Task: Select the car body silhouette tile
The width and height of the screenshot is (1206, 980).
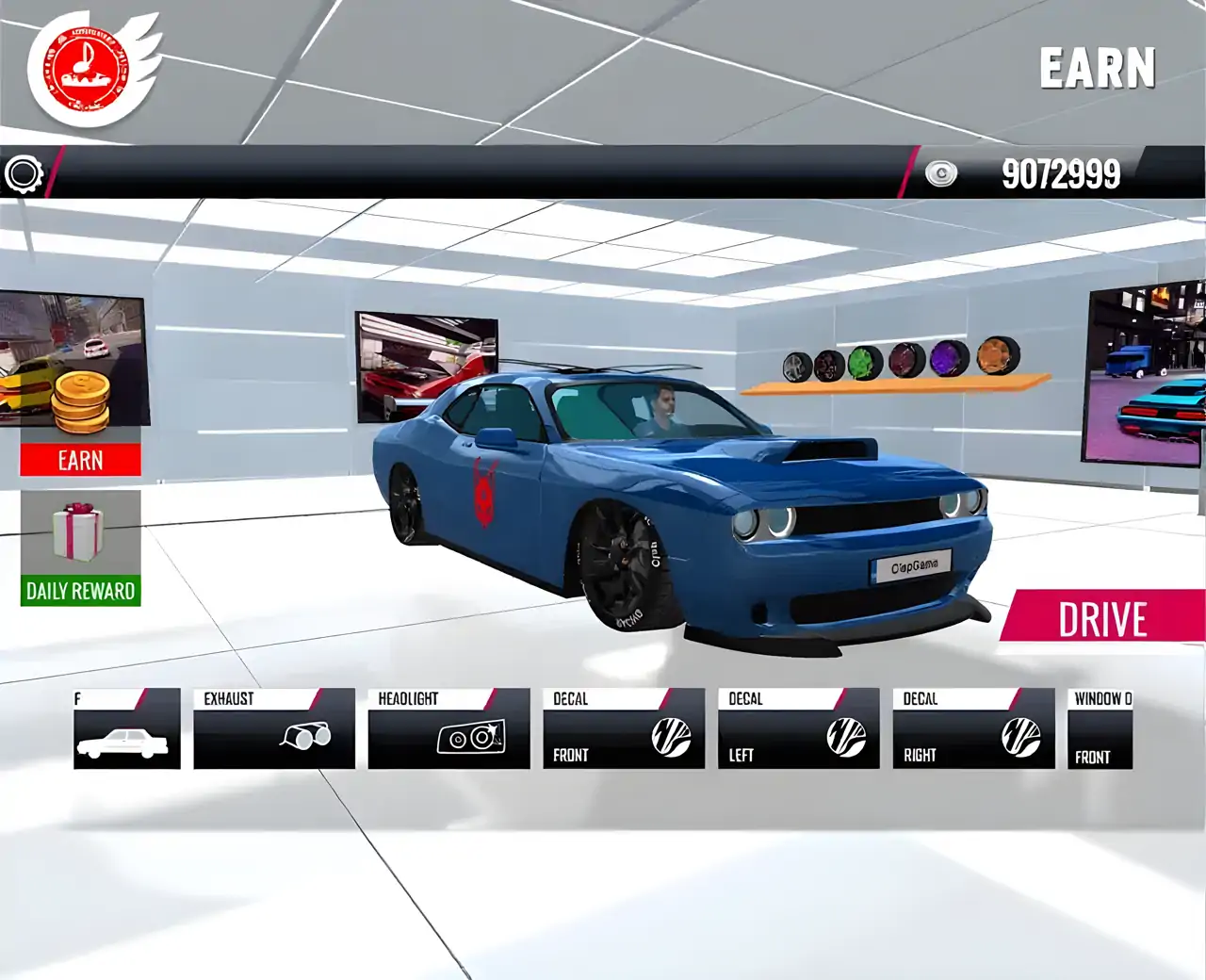Action: coord(126,728)
